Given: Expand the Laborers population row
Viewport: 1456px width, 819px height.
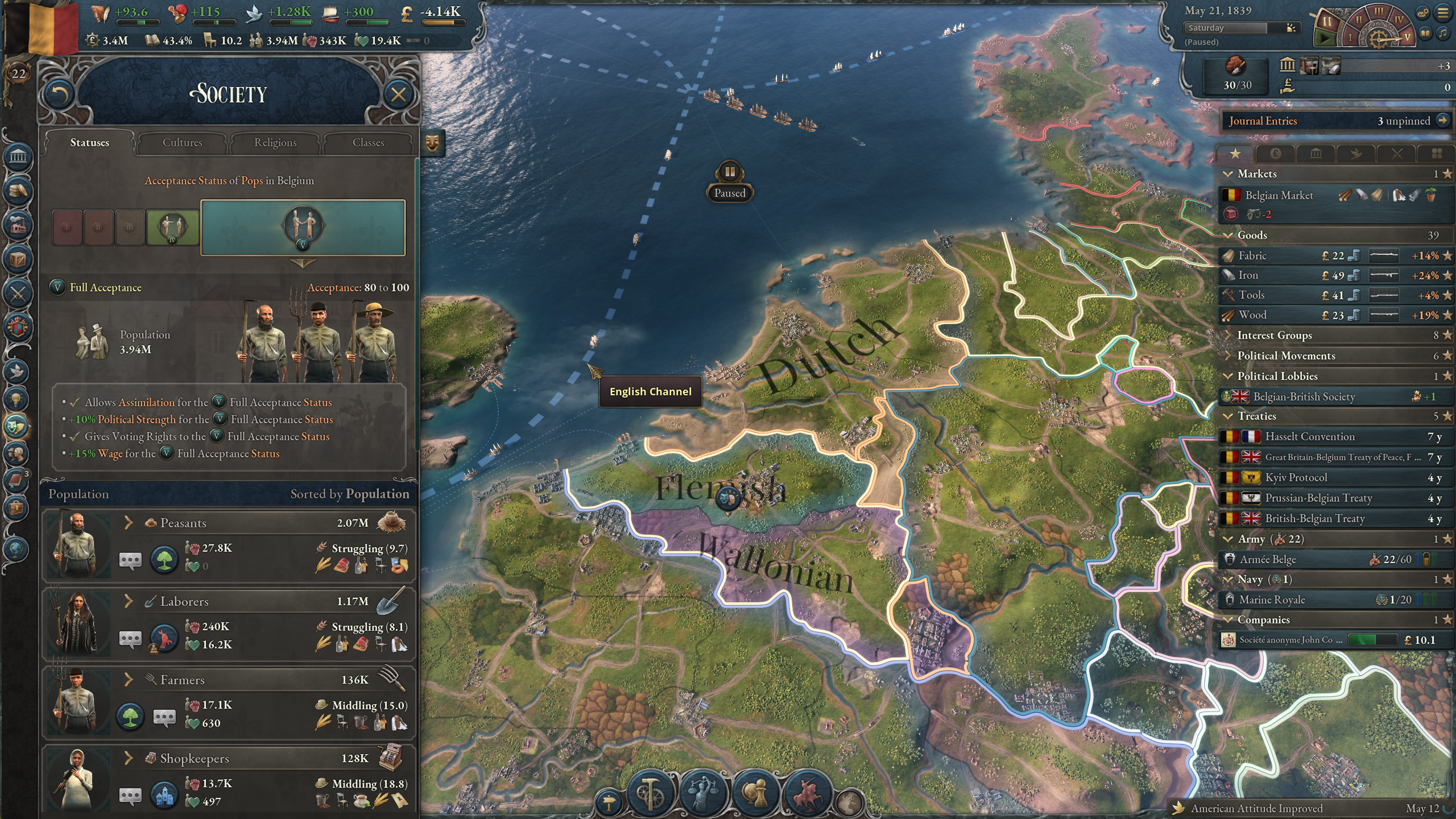Looking at the screenshot, I should (129, 601).
